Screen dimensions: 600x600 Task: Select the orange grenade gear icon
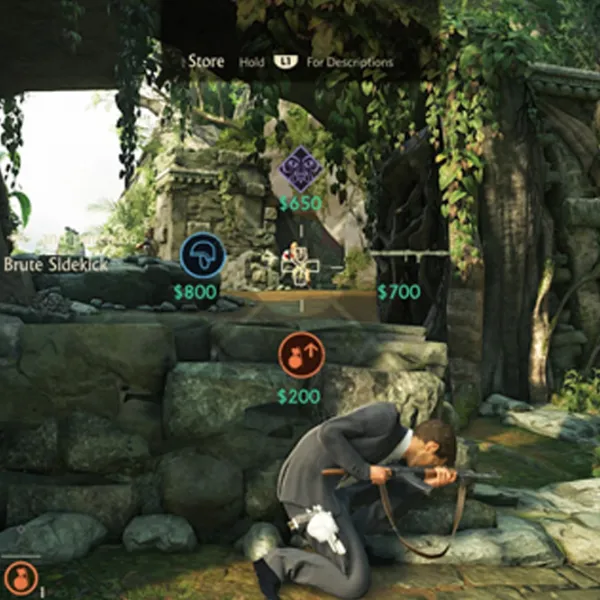[21, 577]
